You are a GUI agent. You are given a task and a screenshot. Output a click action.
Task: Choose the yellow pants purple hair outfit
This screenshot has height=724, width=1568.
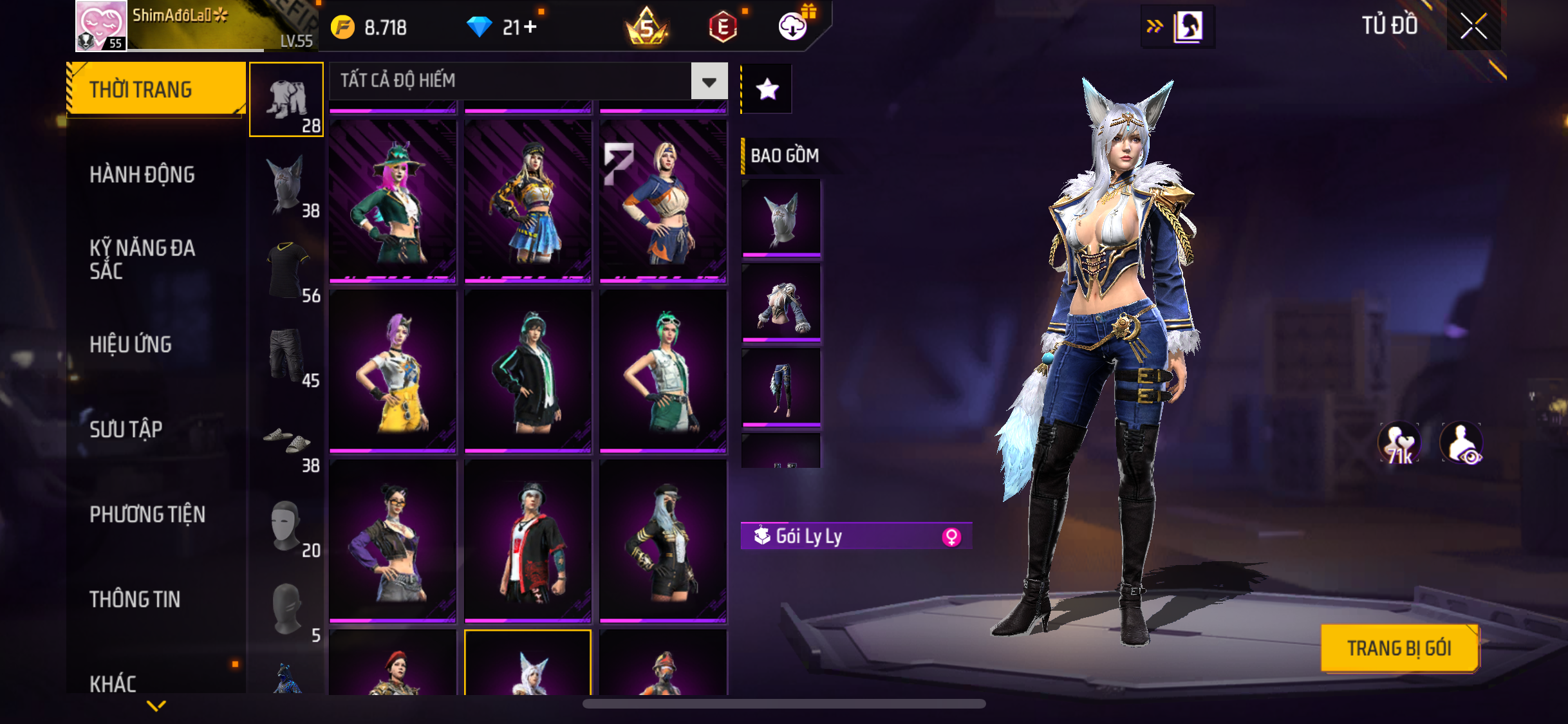tap(393, 371)
